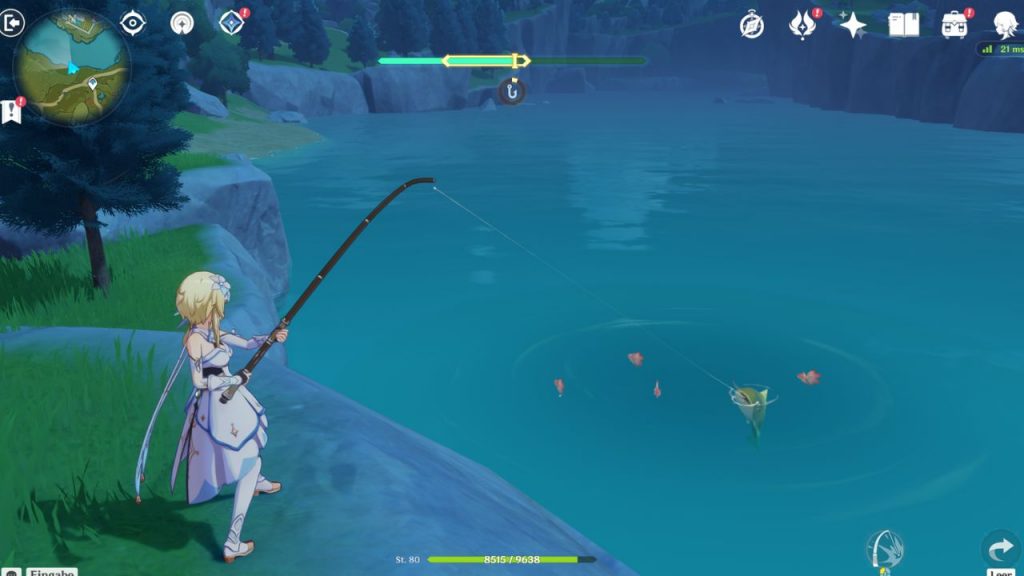Image resolution: width=1024 pixels, height=576 pixels.
Task: Click the fishing rod cast button
Action: pyautogui.click(x=885, y=549)
